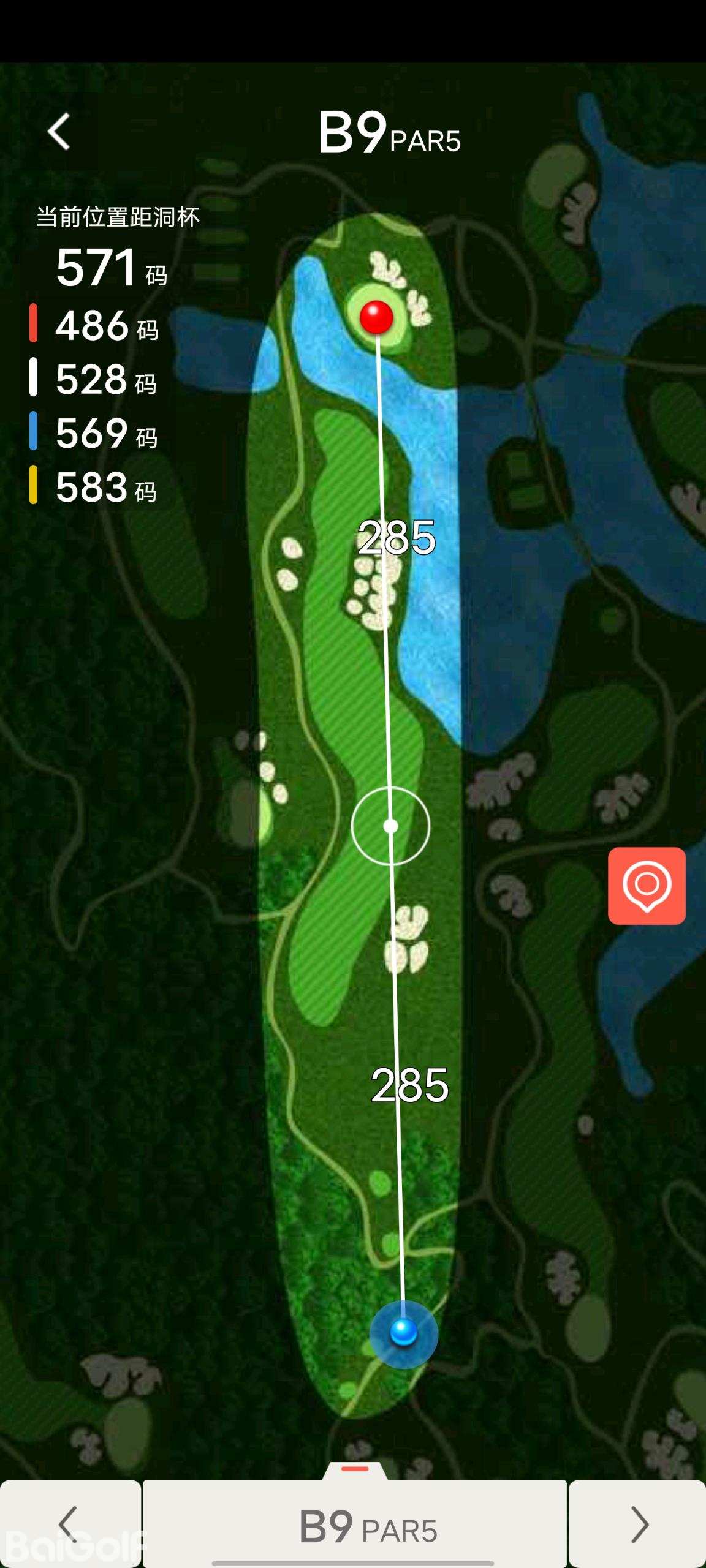Expand the red-handle pull-up tab
Screen dimensions: 706x1568
click(x=355, y=1469)
